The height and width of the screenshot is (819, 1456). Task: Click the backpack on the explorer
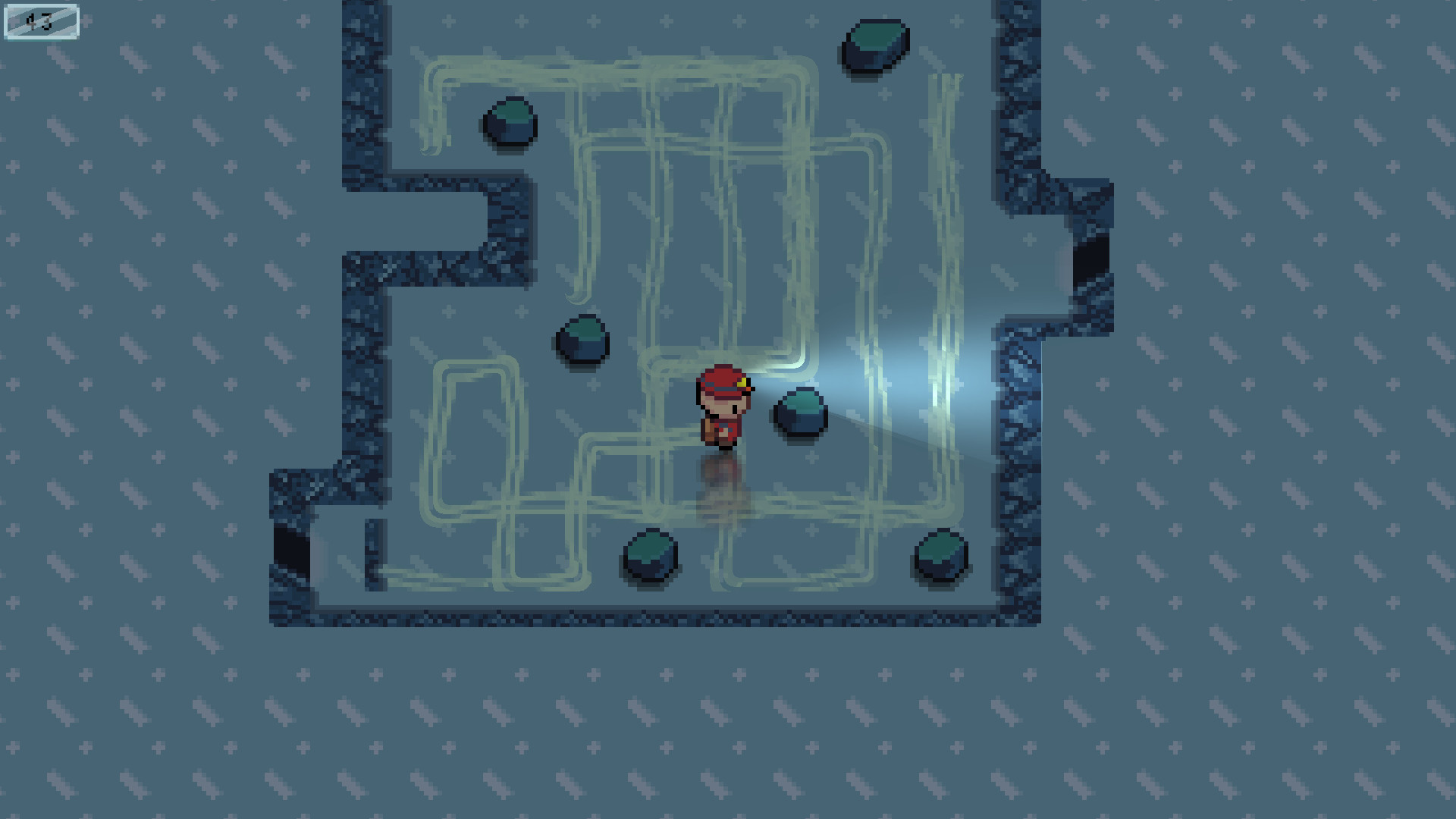(707, 428)
